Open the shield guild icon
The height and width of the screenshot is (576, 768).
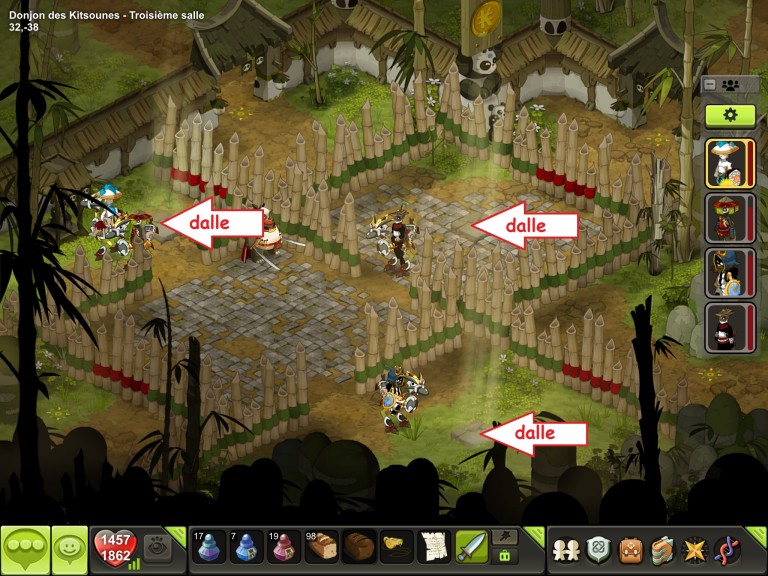598,550
